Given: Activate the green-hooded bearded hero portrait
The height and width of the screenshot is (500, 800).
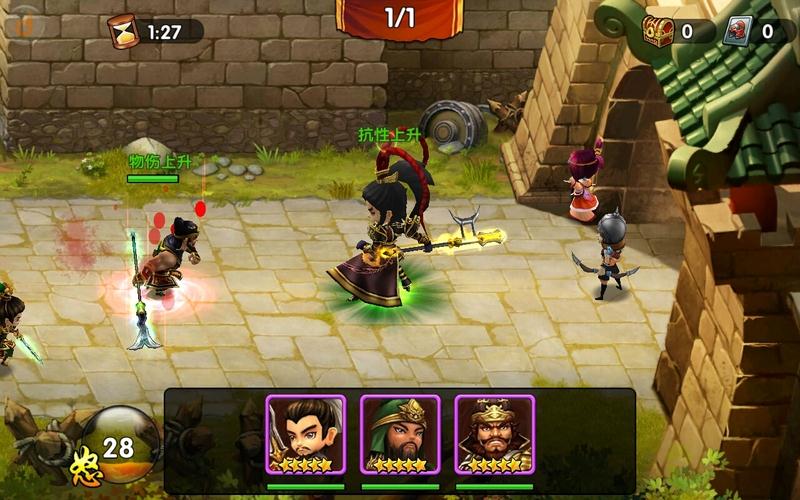Looking at the screenshot, I should click(400, 433).
